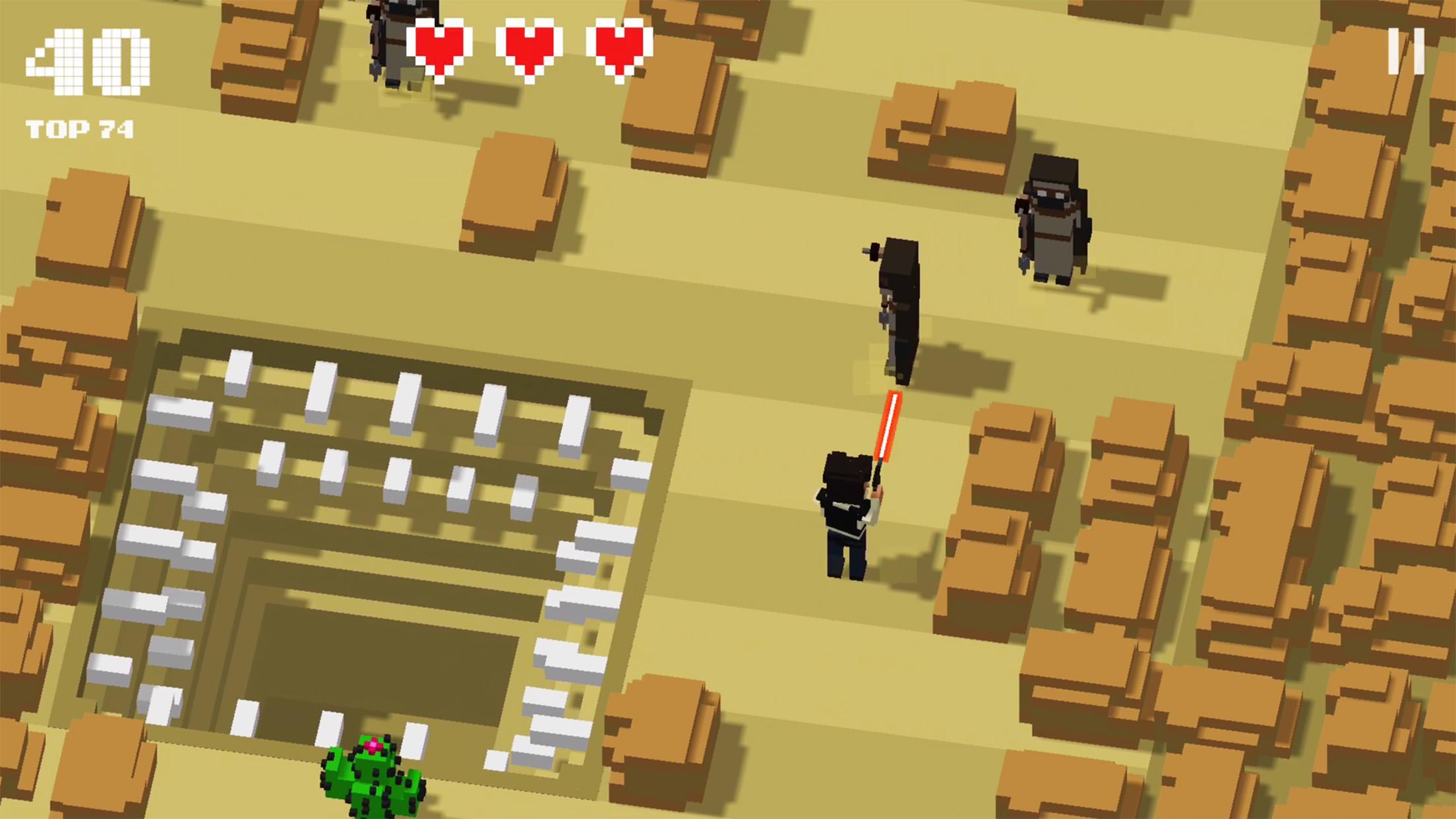Screen dimensions: 1456x819
Task: Open the rocky cluster on the right edge
Action: point(1352,429)
